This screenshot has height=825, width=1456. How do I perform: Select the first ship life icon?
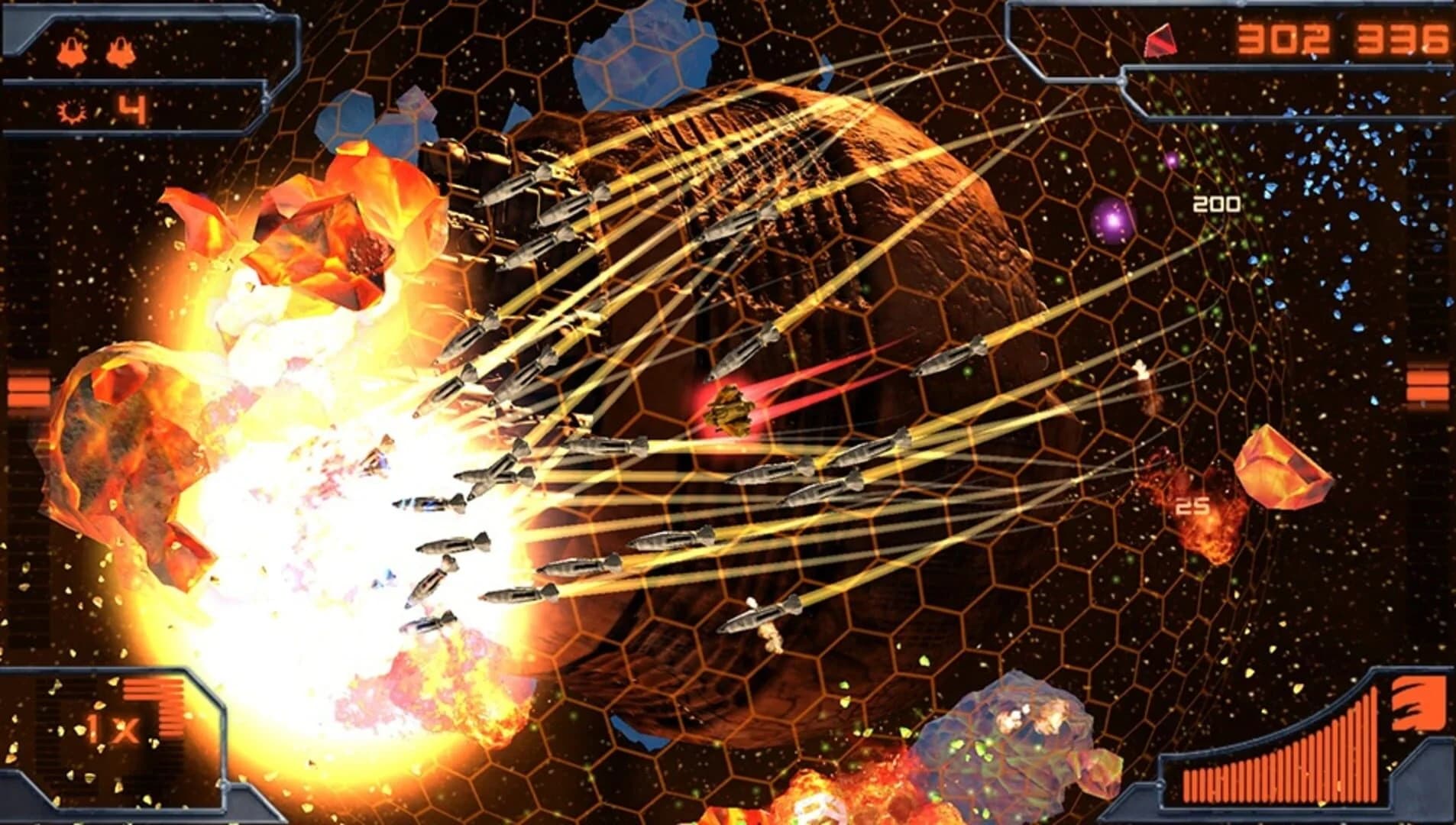[71, 51]
